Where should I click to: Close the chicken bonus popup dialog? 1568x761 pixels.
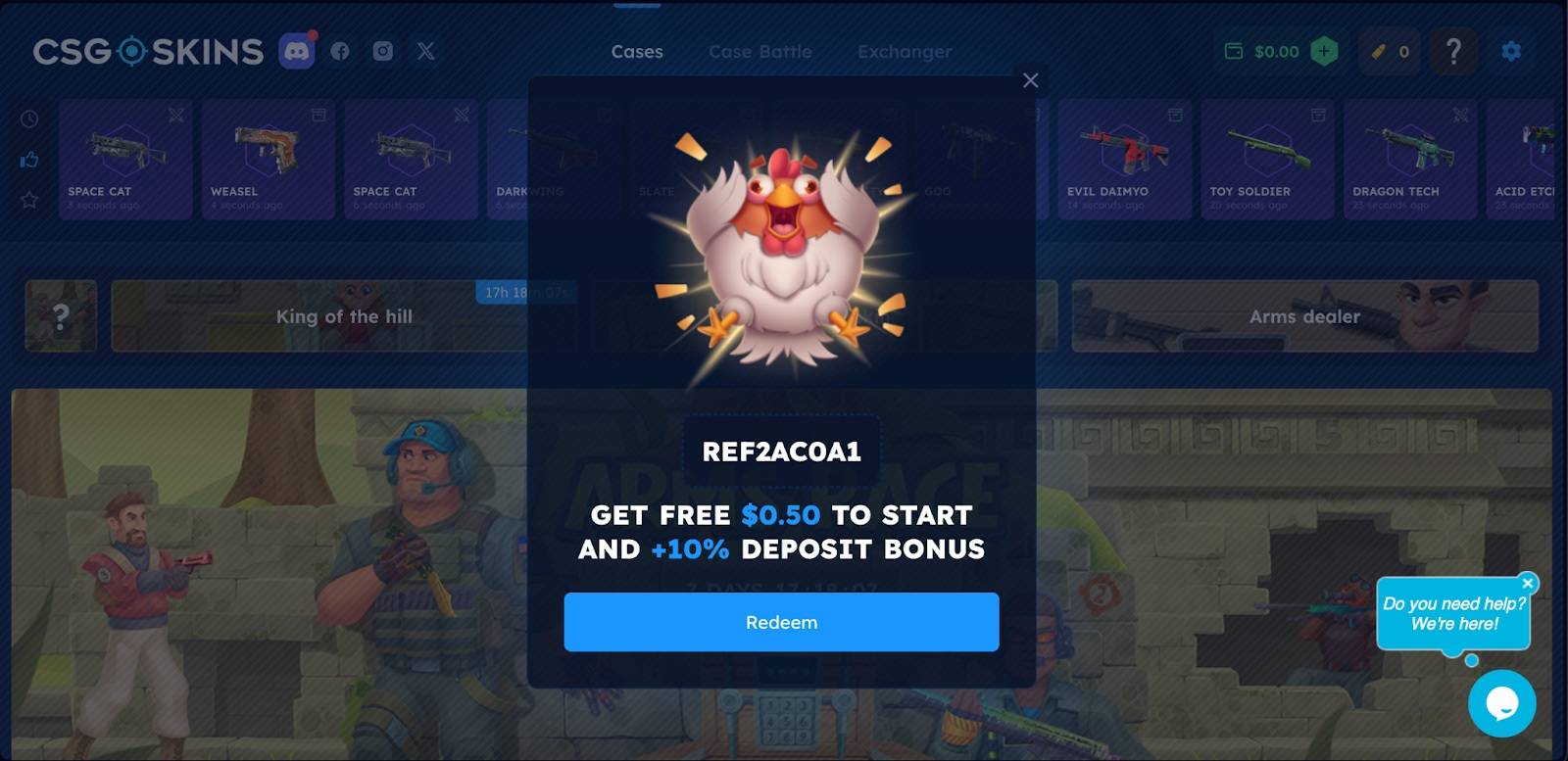(x=1030, y=81)
